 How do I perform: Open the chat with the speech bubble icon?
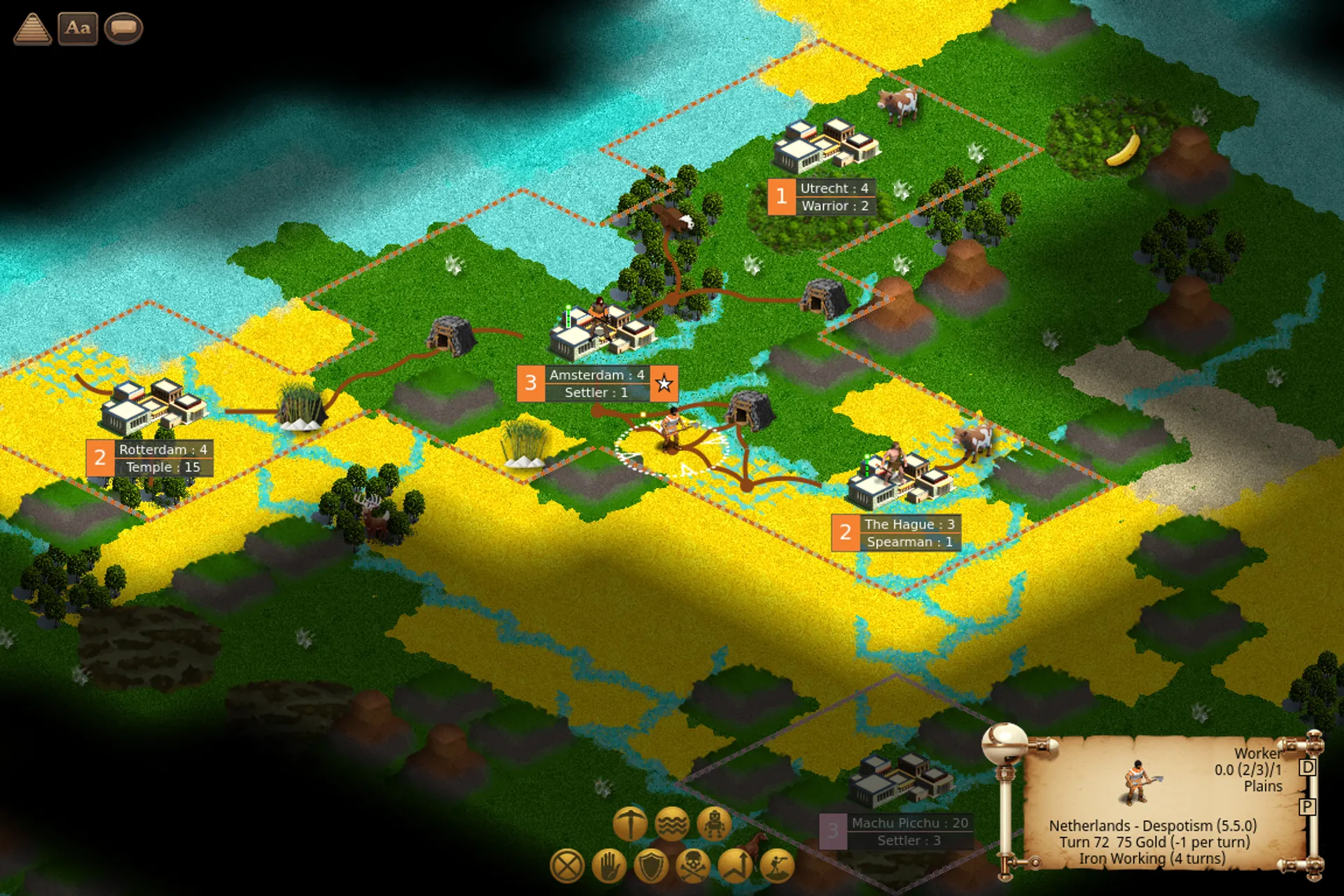pos(123,29)
